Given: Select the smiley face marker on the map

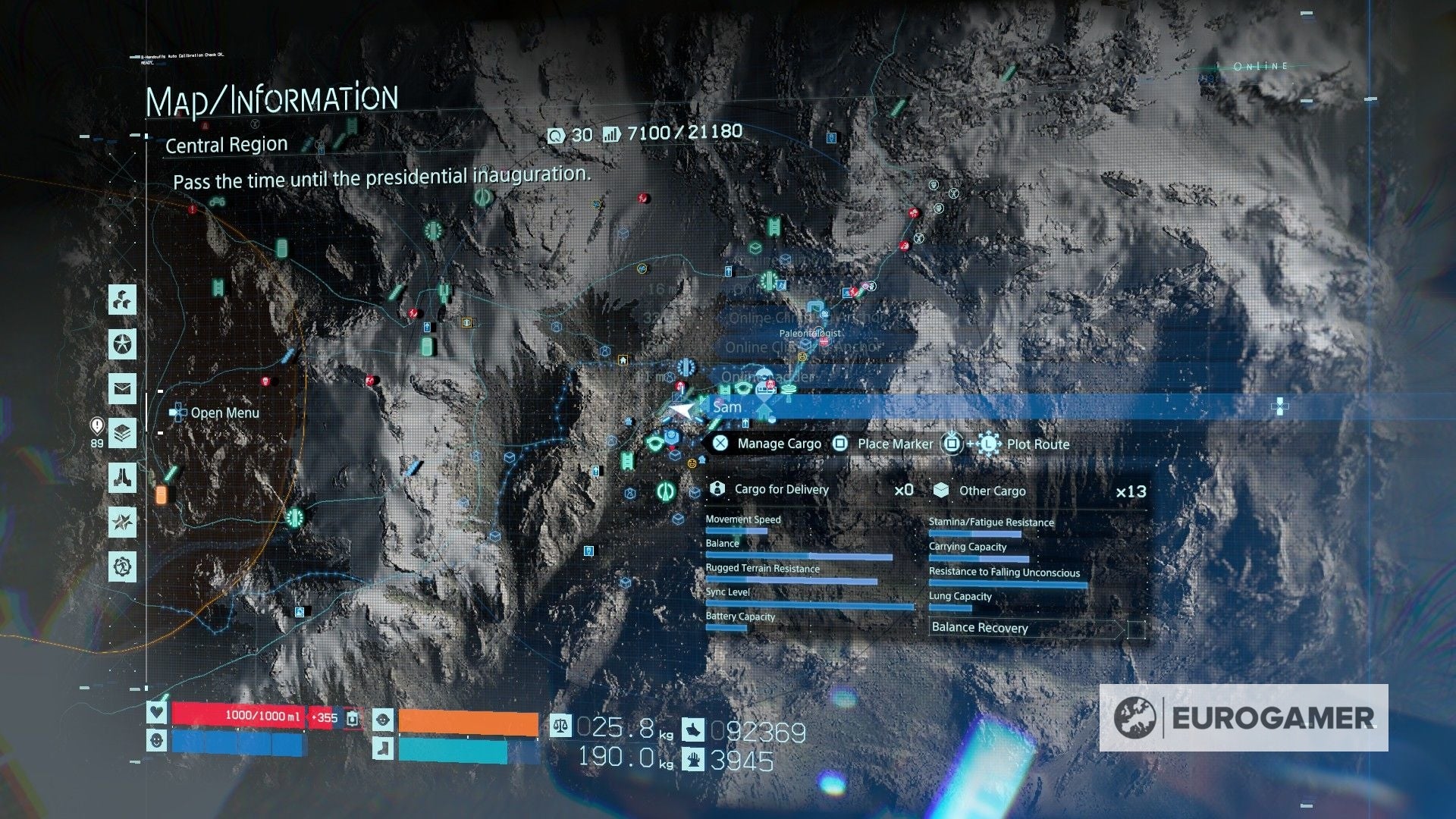Looking at the screenshot, I should [x=802, y=356].
